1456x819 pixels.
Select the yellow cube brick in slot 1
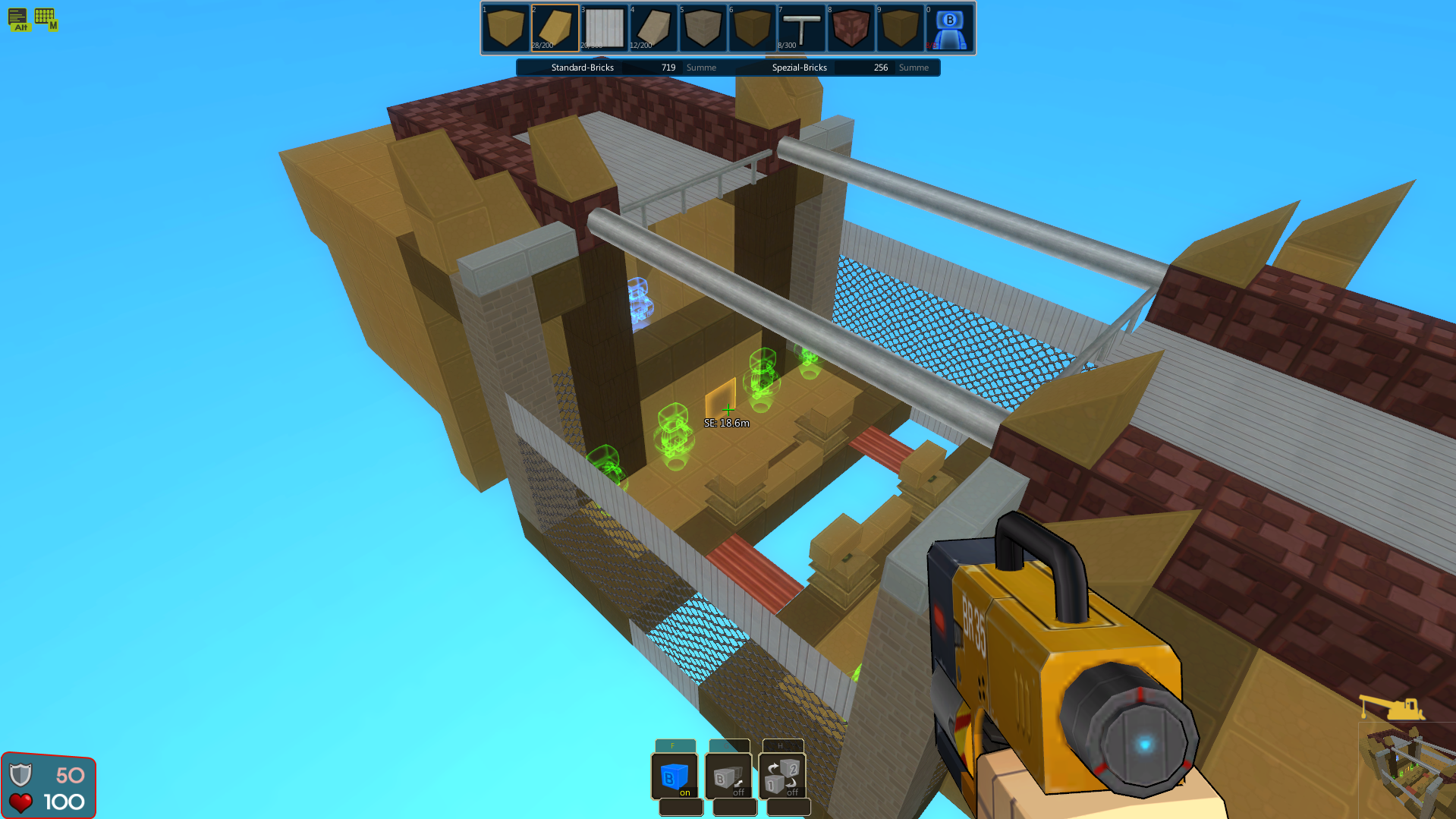[505, 28]
